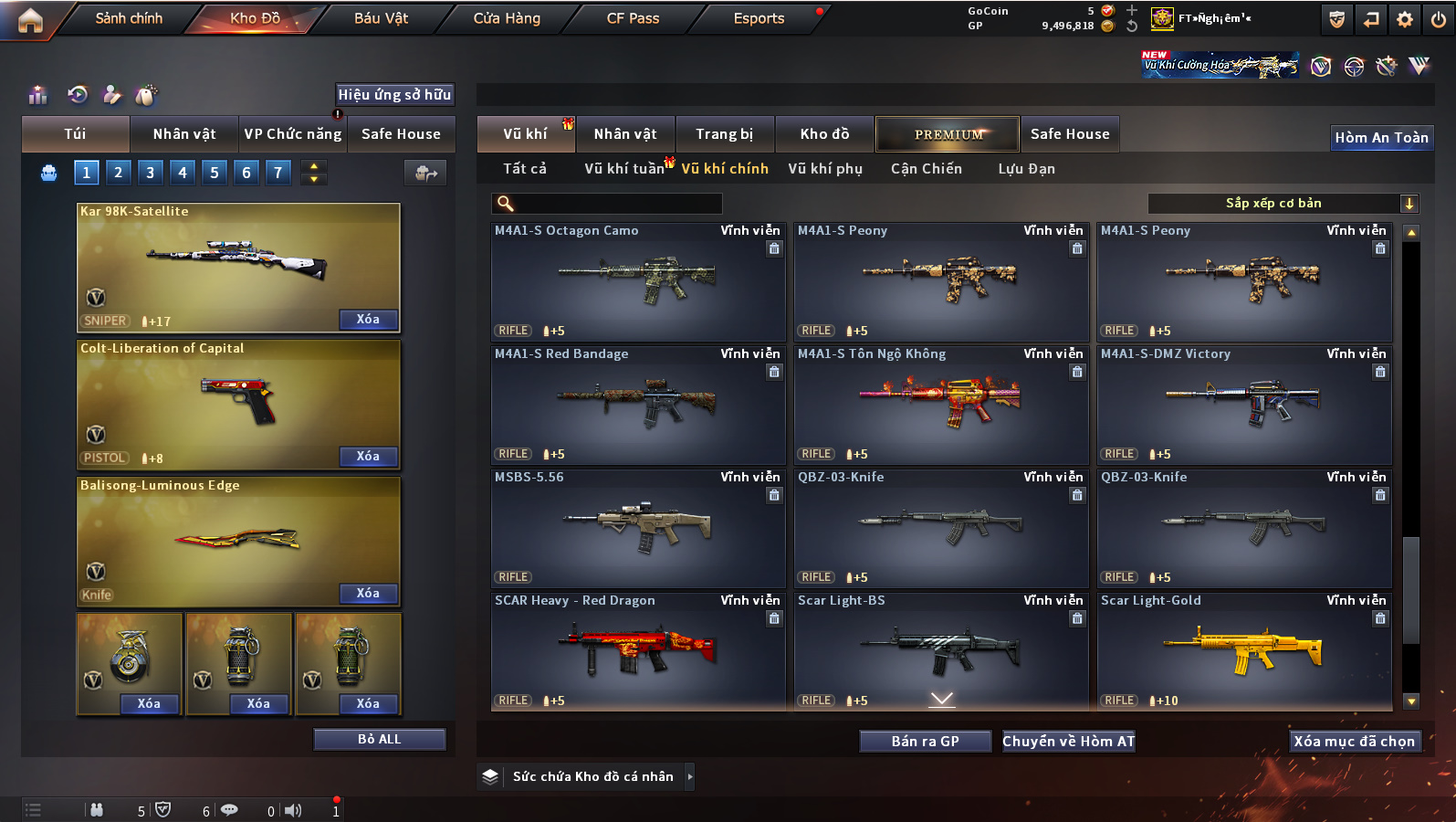Go to Sảnh chính lobby

pyautogui.click(x=129, y=18)
